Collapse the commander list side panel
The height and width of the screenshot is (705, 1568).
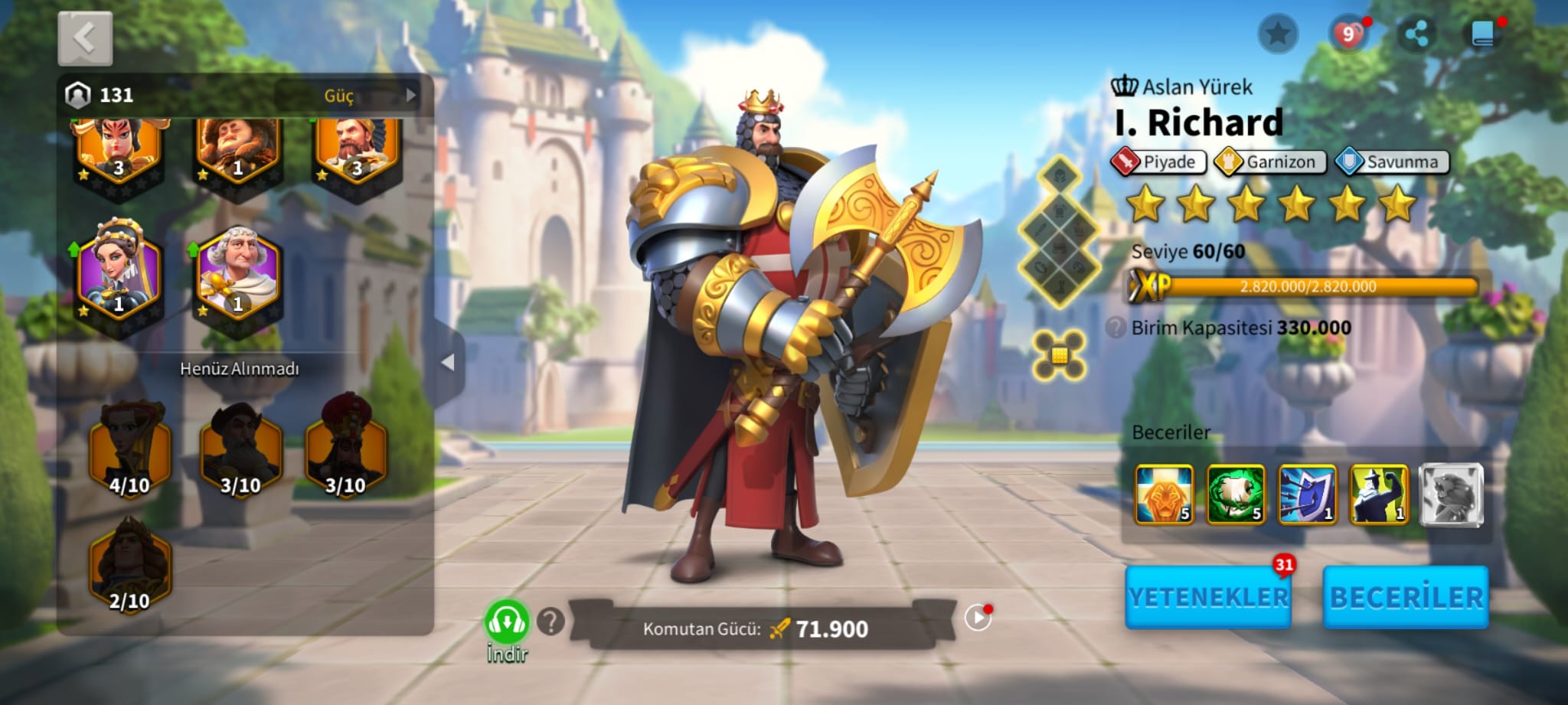point(448,362)
